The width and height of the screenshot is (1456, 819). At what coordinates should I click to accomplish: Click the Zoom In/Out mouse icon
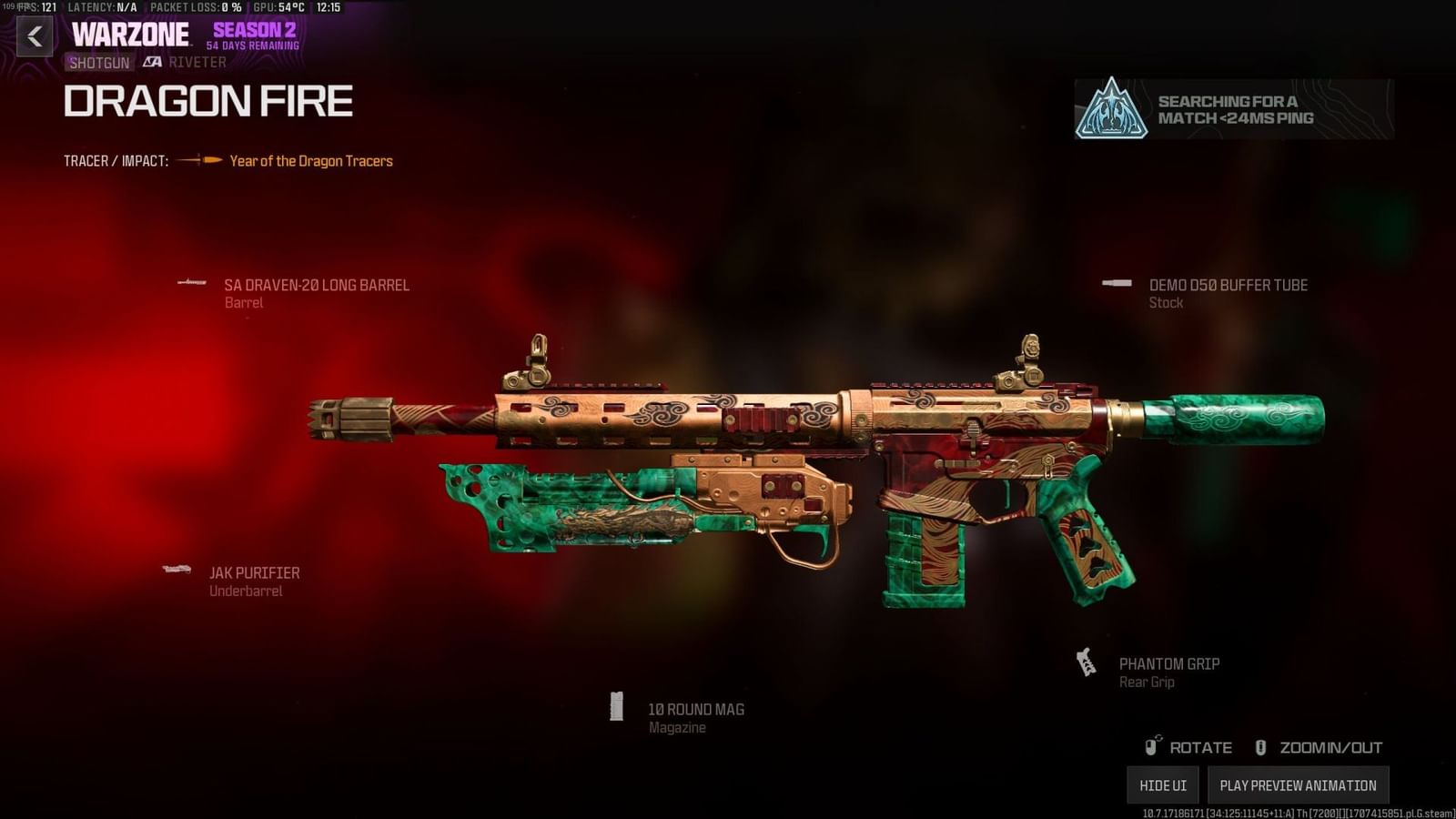point(1262,747)
